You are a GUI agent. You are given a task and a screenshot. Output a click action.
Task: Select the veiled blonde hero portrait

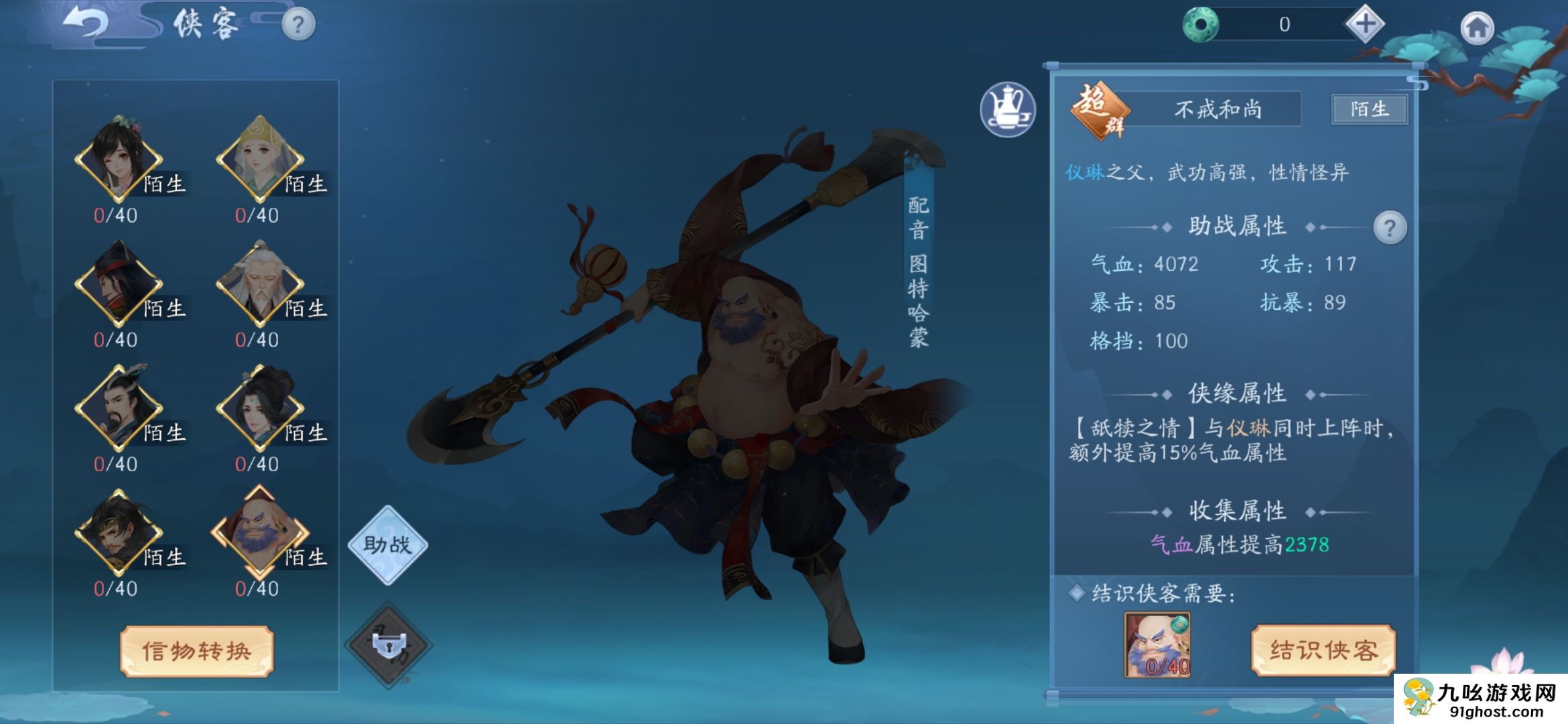260,159
